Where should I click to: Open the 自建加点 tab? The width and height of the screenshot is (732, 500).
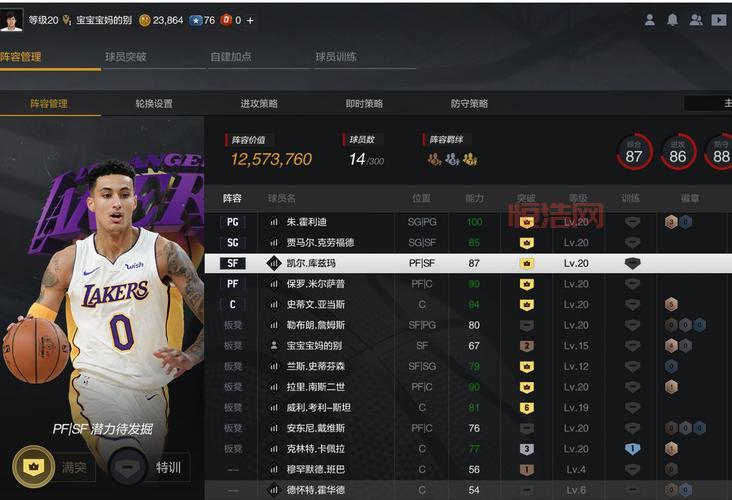coord(231,57)
